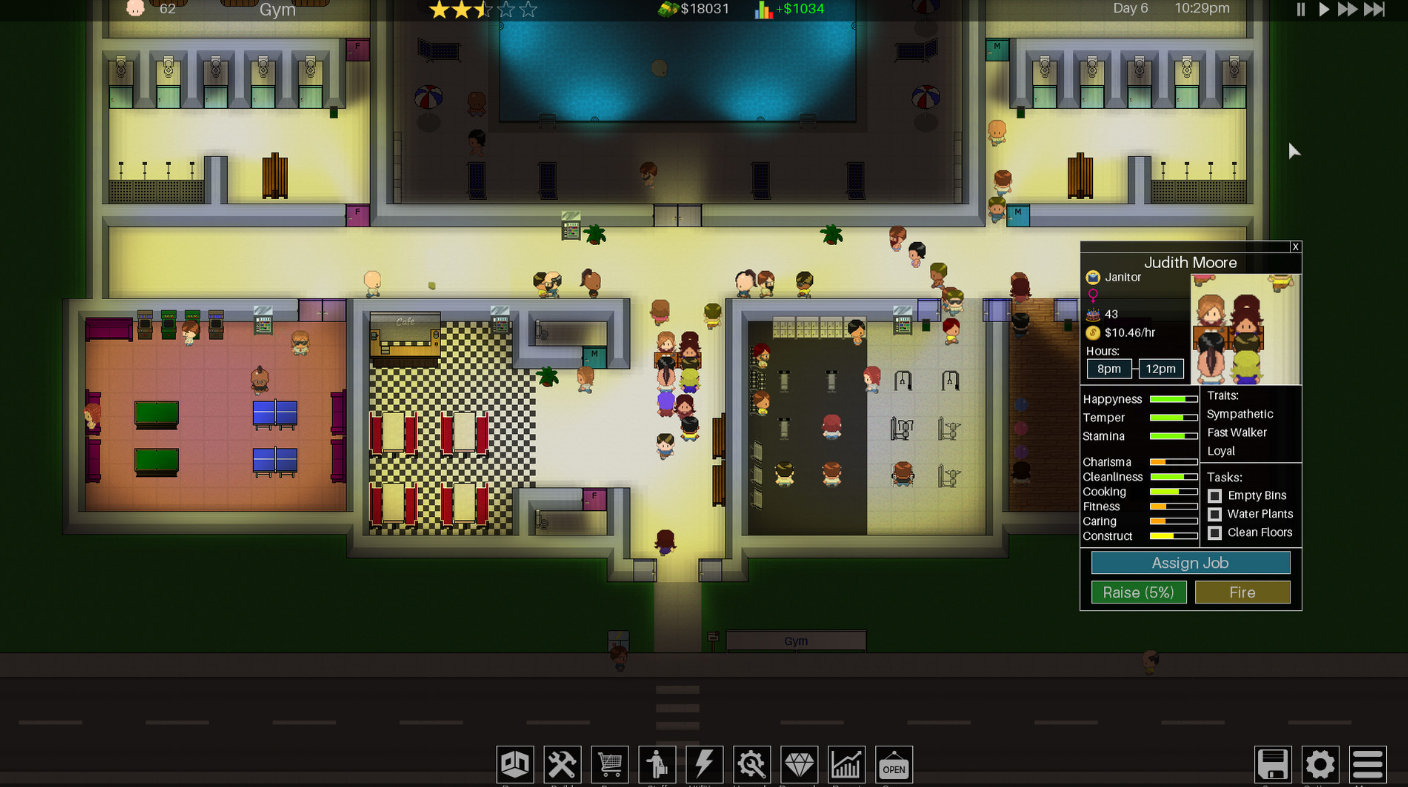View the chart graph reports
Screen dimensions: 1408x787
coord(846,765)
